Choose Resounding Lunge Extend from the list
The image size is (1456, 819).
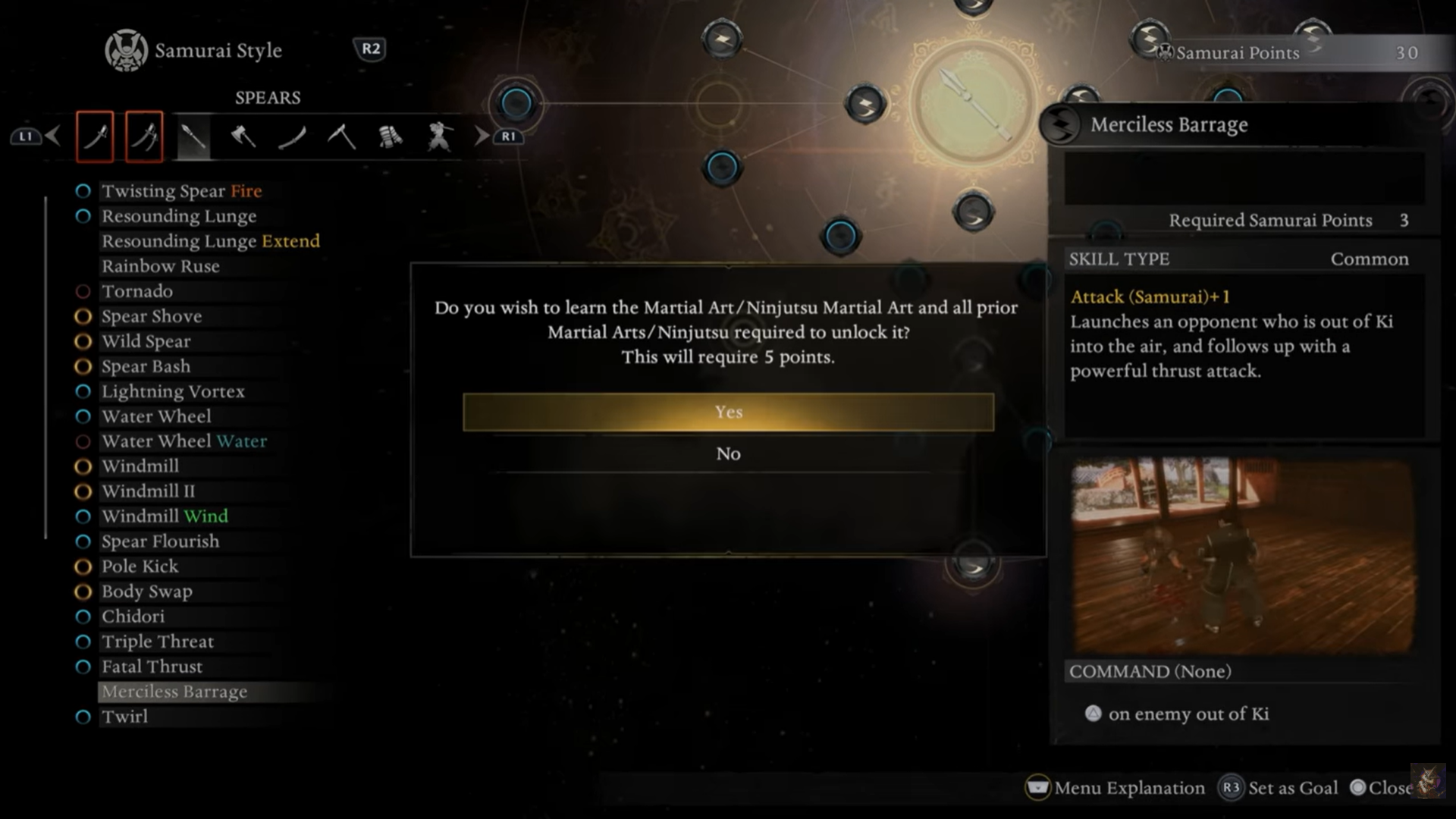tap(210, 241)
